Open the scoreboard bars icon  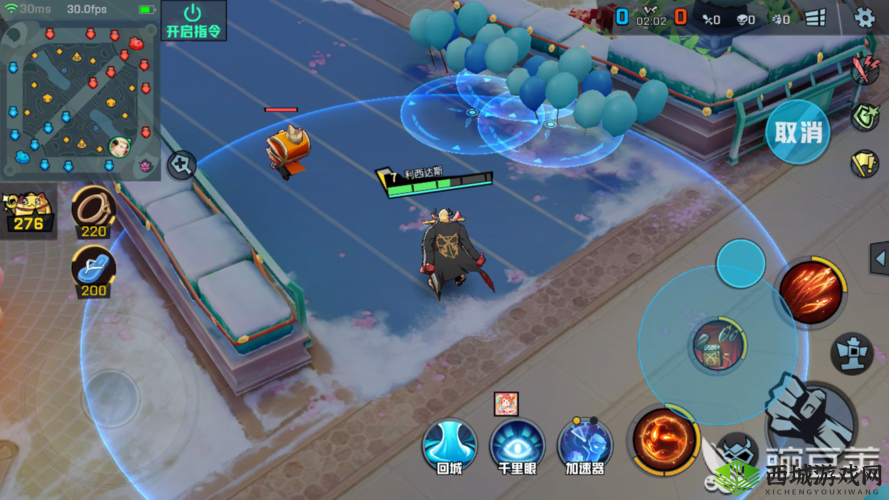[x=815, y=18]
